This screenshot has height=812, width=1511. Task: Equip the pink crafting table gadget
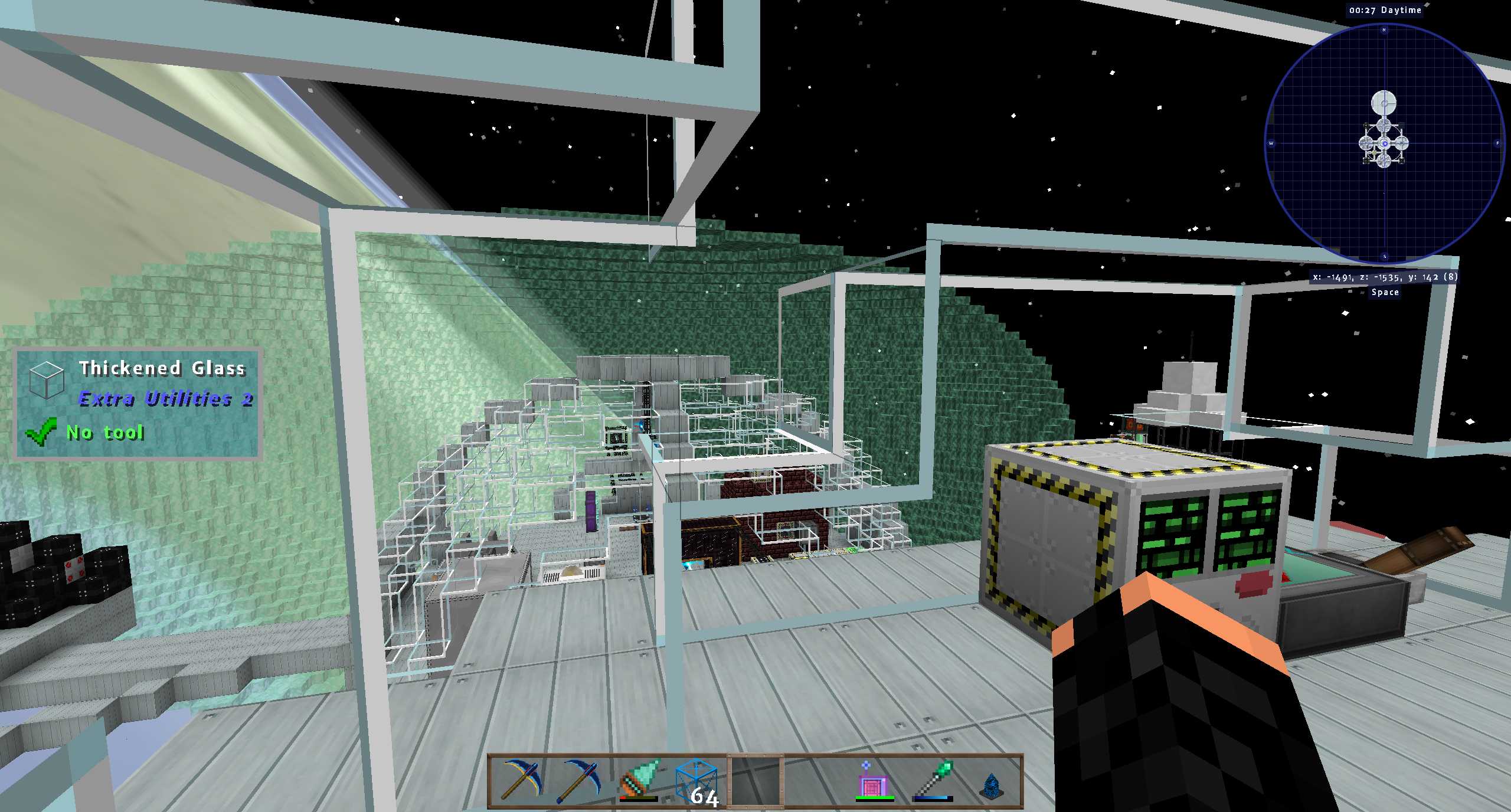click(x=874, y=781)
